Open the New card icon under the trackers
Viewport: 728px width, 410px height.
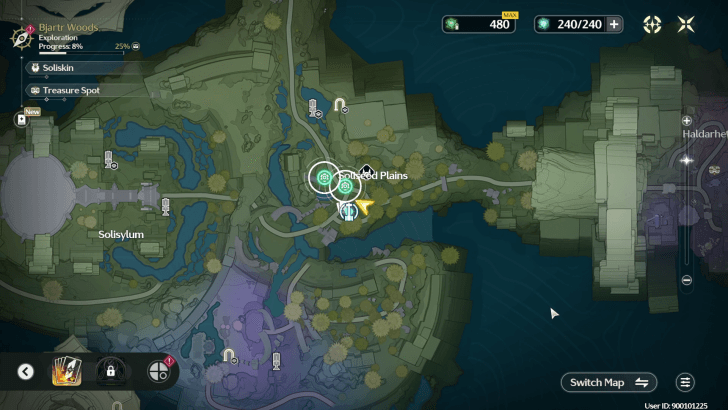(x=21, y=118)
